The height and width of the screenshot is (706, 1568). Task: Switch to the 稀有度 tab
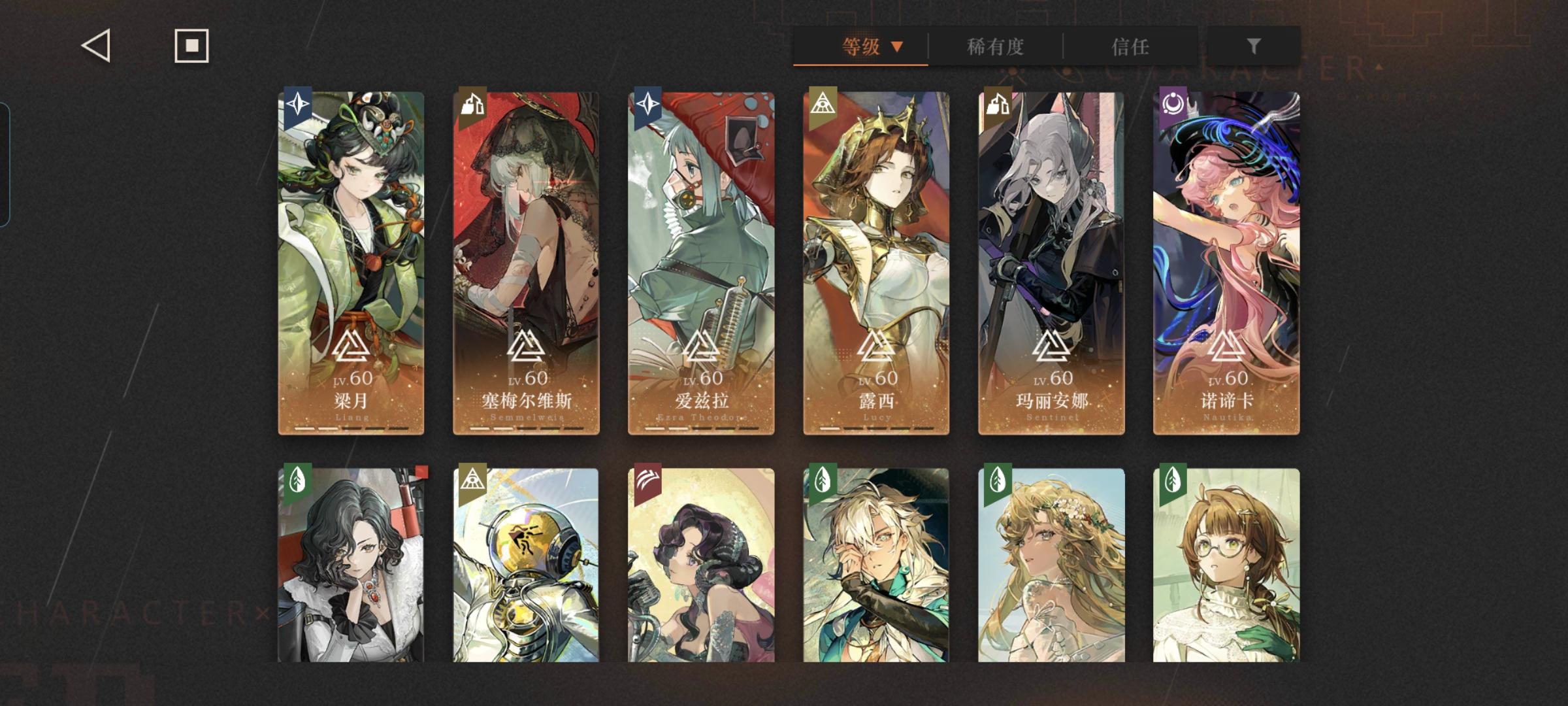(994, 47)
